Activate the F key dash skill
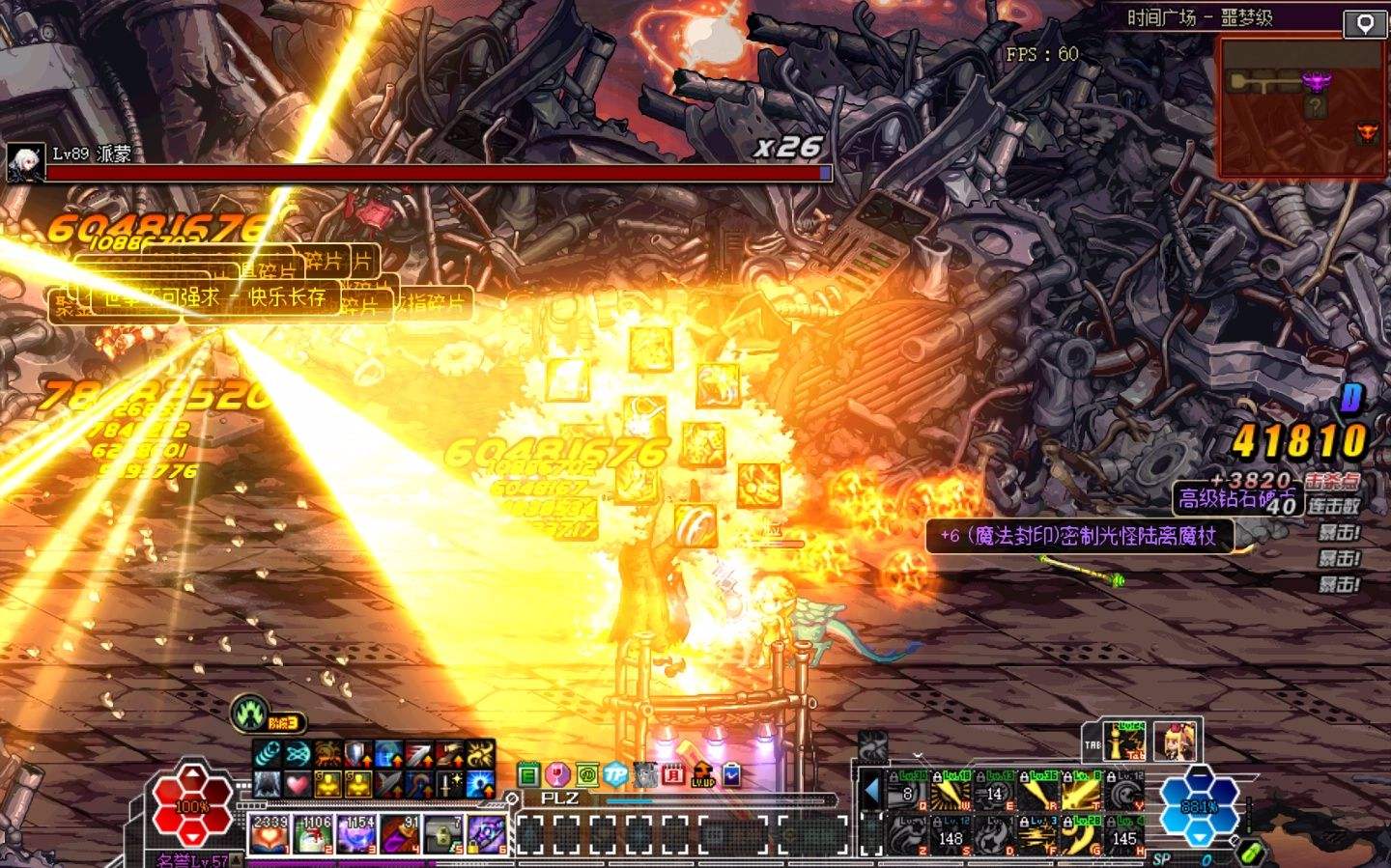Image resolution: width=1391 pixels, height=868 pixels. [x=1038, y=833]
